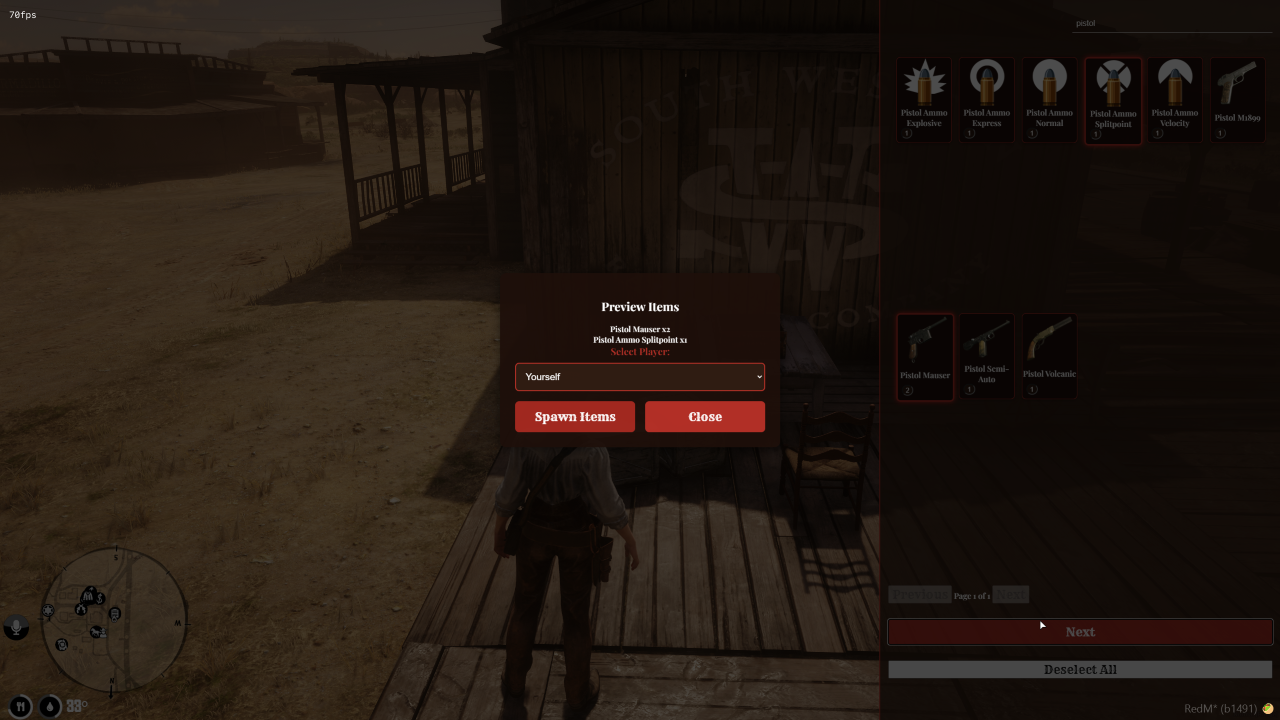Image resolution: width=1280 pixels, height=720 pixels.
Task: Close the Preview Items dialog
Action: (x=705, y=417)
